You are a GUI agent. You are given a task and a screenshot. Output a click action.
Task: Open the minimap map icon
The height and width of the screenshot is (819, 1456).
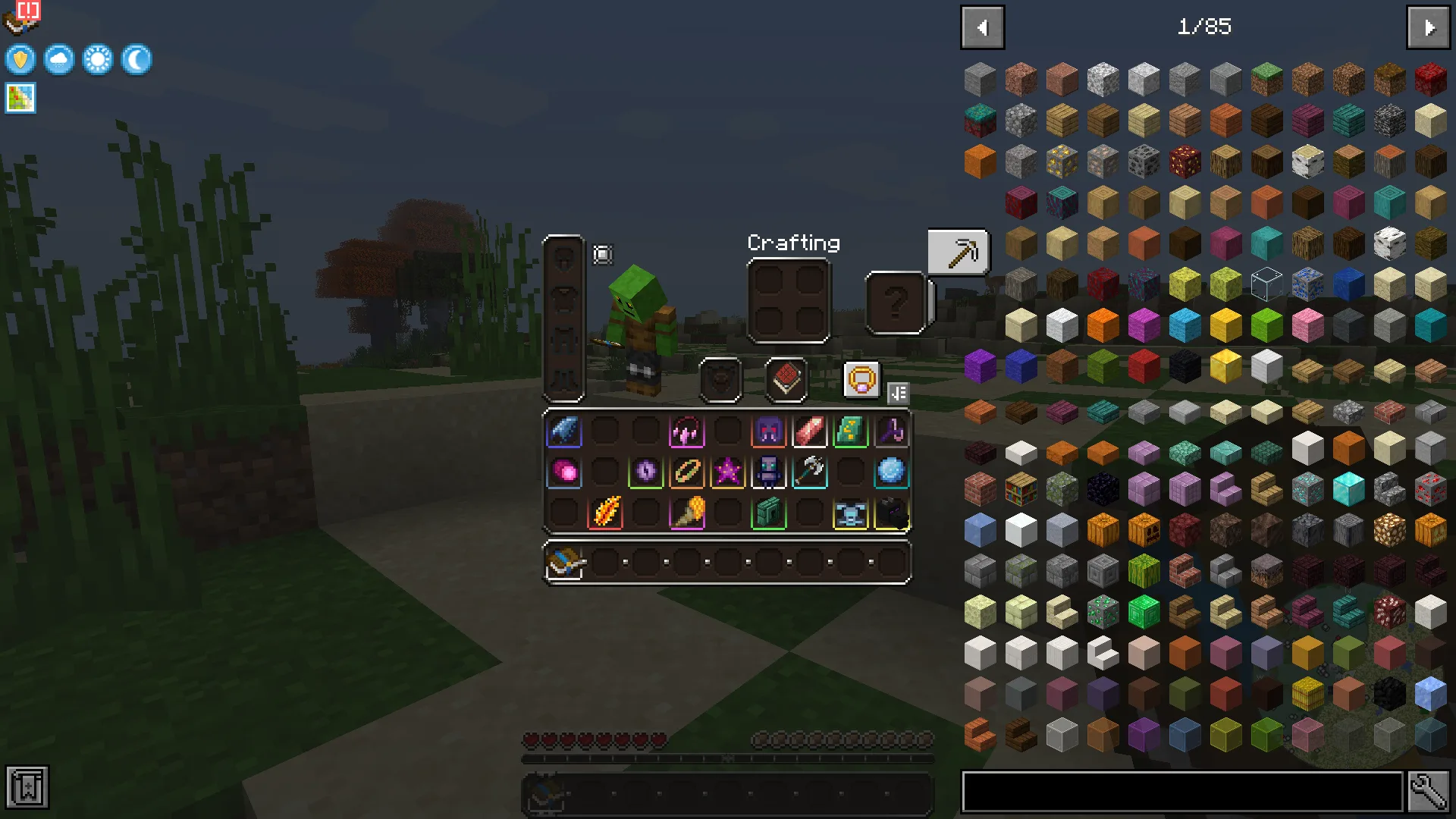pos(20,98)
